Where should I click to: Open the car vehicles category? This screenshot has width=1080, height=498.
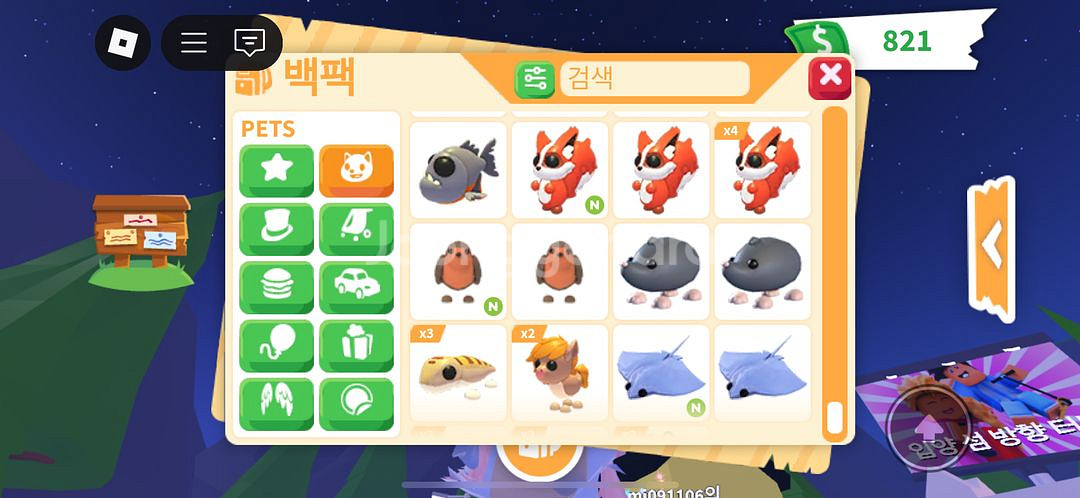pyautogui.click(x=356, y=288)
